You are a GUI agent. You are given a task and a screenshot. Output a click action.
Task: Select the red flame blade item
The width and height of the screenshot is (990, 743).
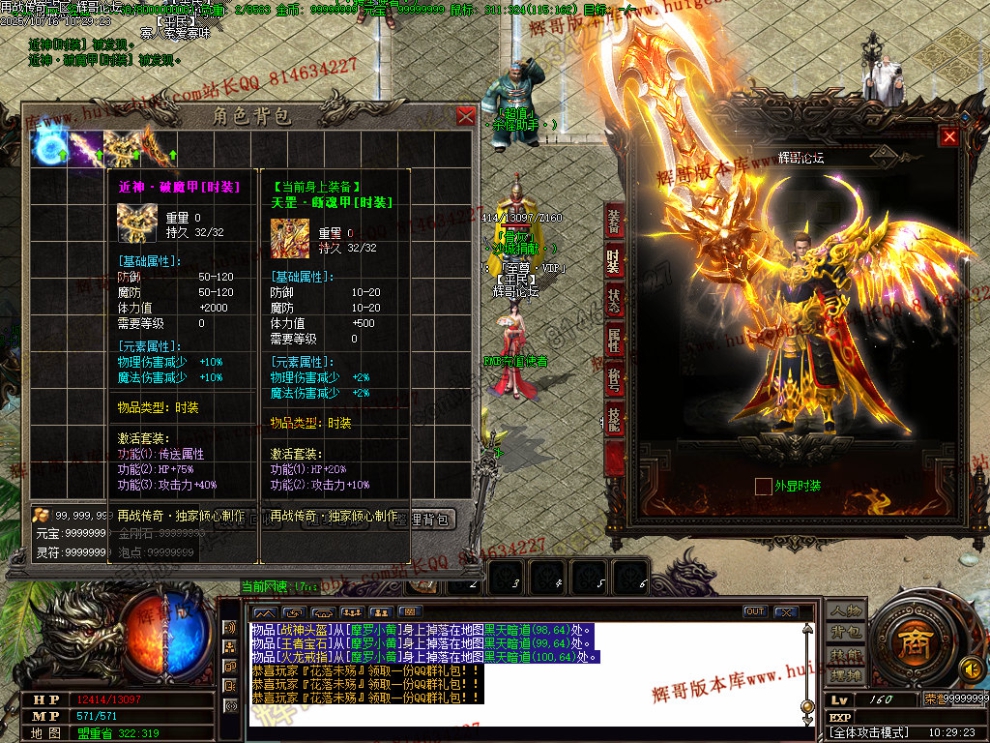pos(156,146)
